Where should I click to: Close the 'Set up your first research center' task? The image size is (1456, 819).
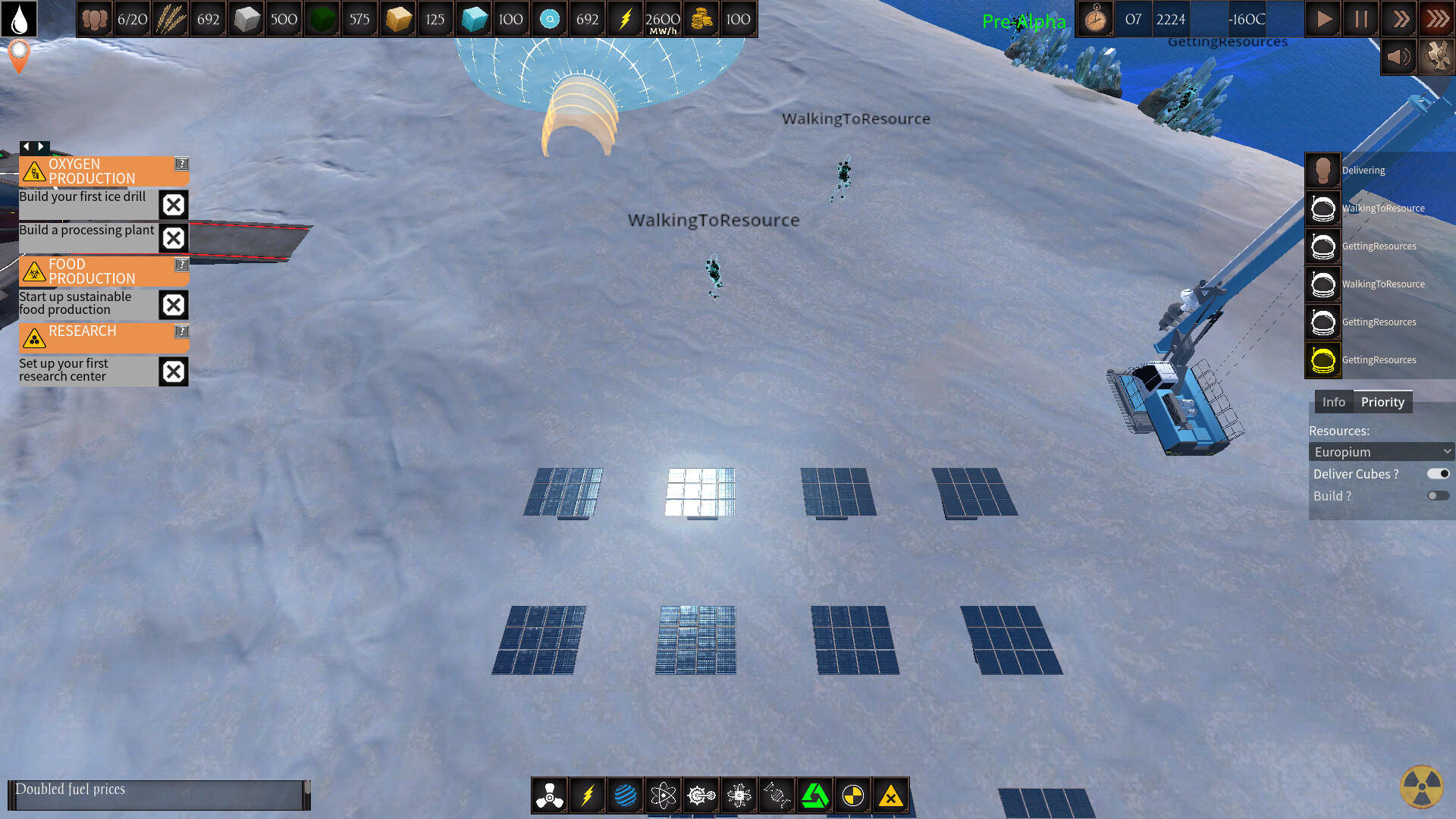pos(173,372)
